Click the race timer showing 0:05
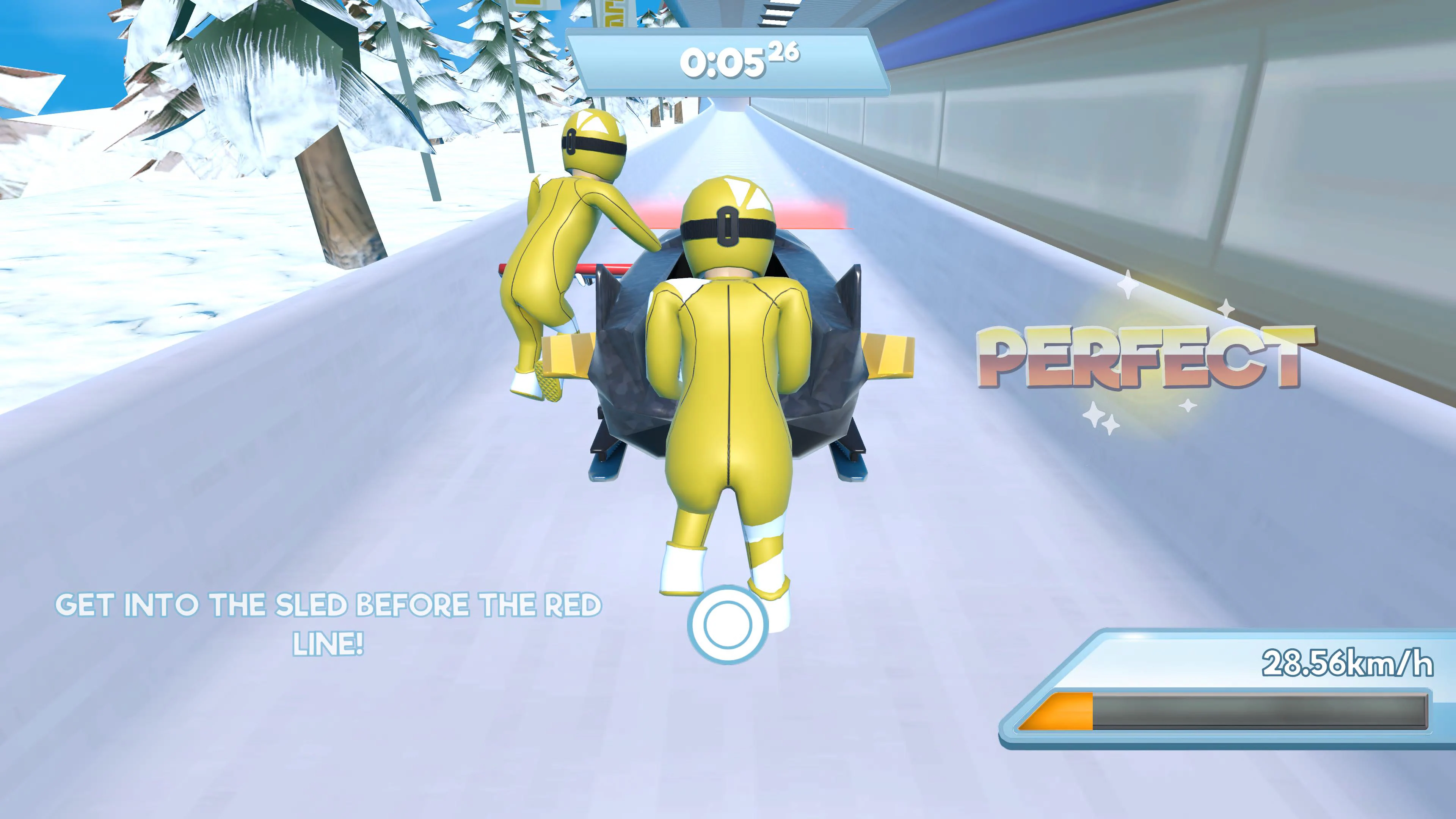The height and width of the screenshot is (819, 1456). (x=726, y=62)
